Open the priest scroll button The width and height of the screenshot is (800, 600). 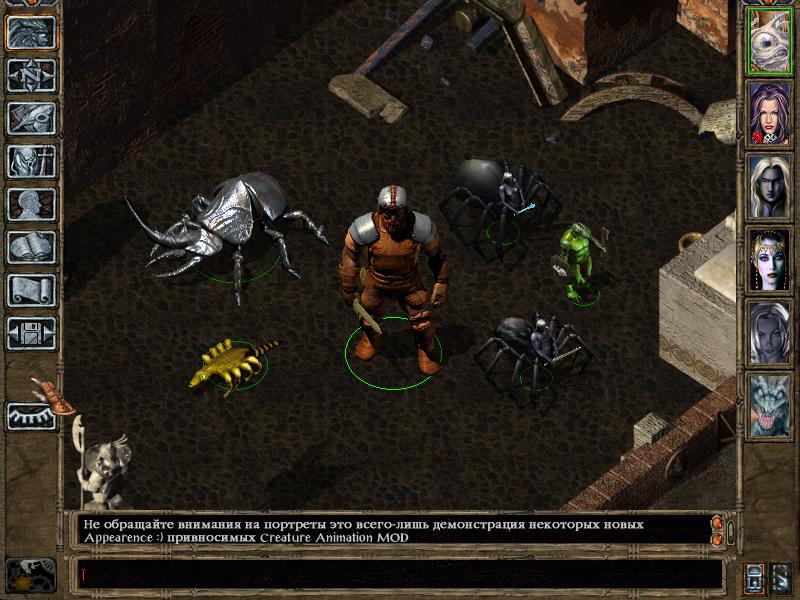pos(31,290)
